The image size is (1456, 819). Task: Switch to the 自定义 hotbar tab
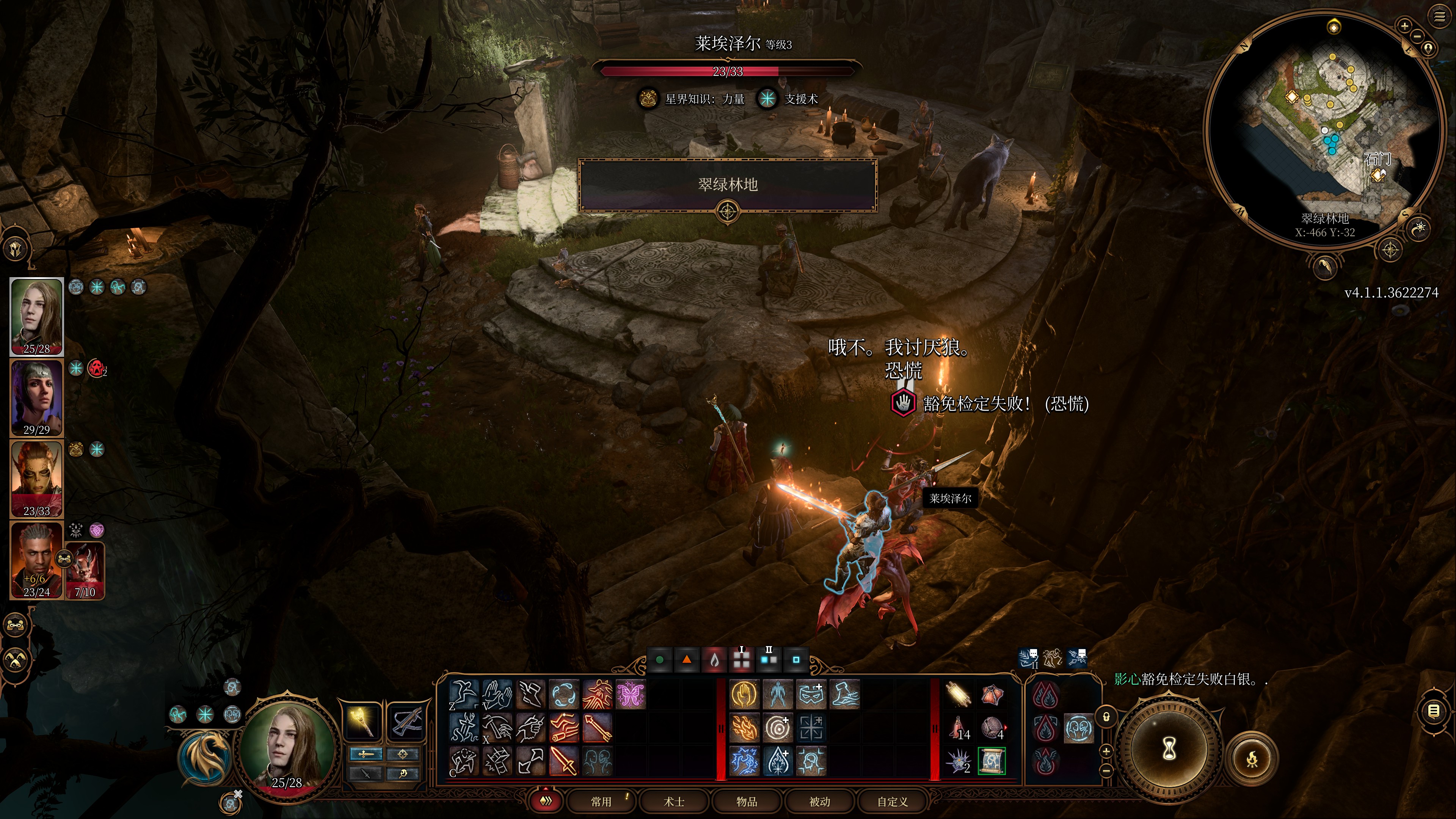(893, 801)
